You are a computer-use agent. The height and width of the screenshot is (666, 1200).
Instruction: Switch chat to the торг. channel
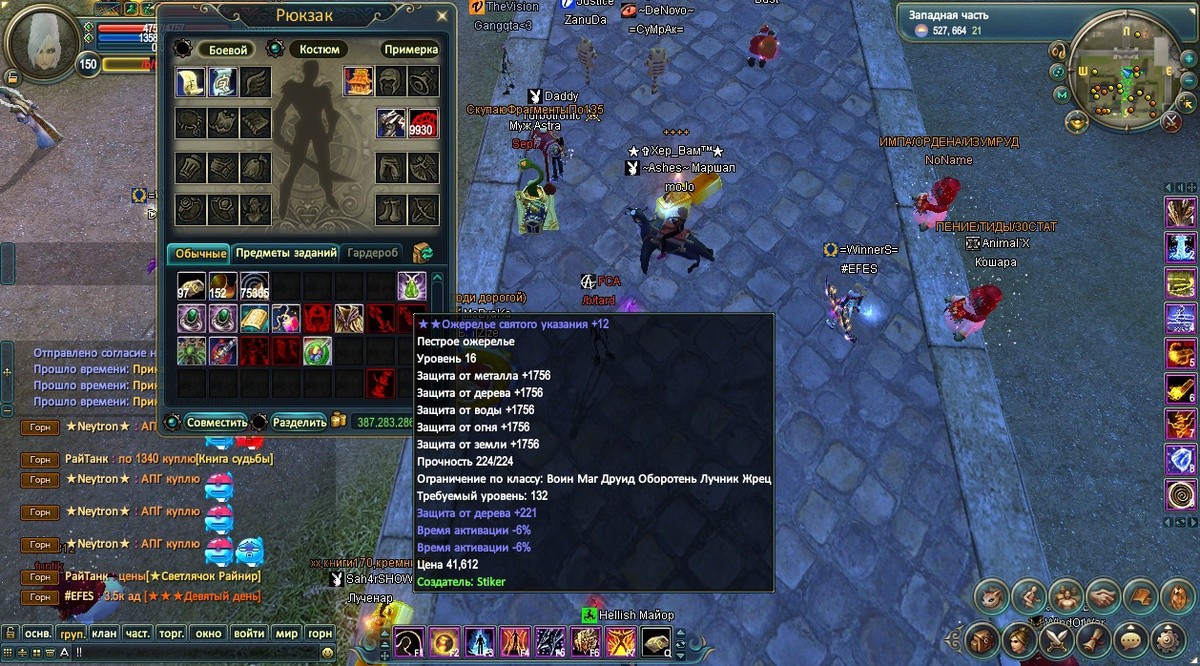pyautogui.click(x=173, y=633)
